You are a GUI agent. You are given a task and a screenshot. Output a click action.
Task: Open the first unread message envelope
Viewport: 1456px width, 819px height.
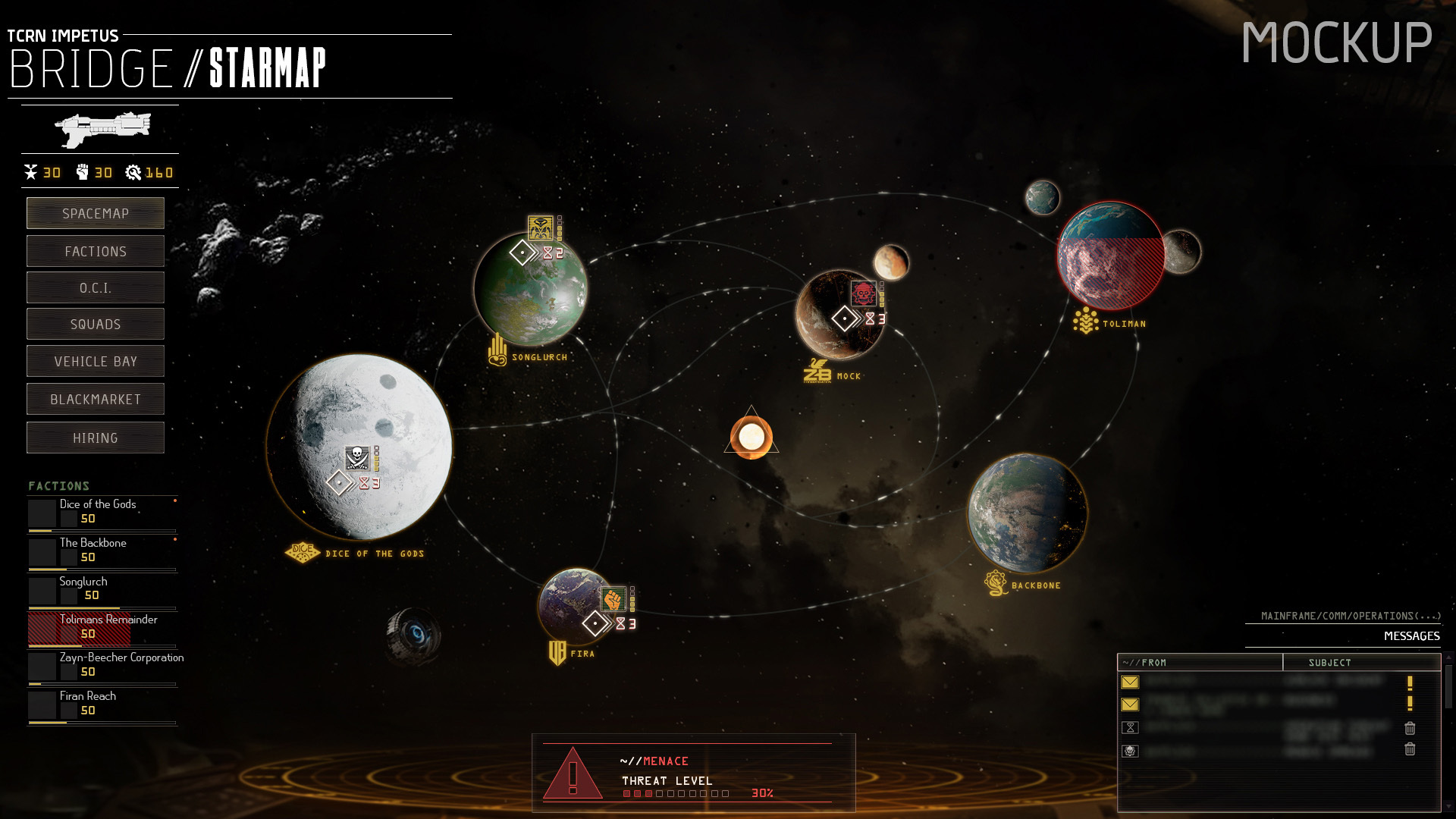pos(1130,682)
